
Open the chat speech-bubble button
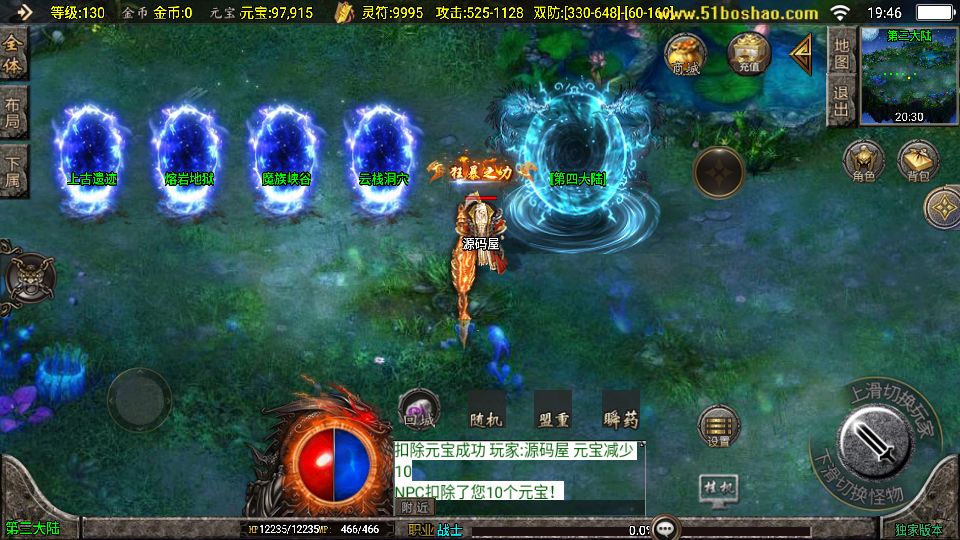664,526
